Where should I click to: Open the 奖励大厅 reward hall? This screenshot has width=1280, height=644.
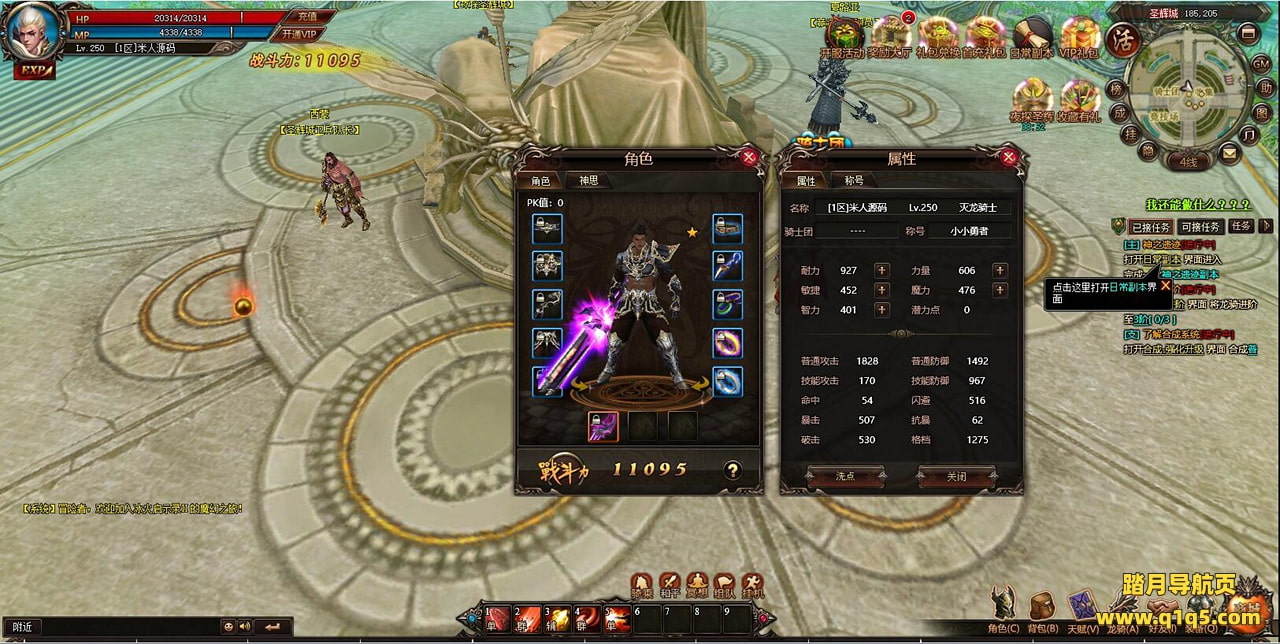(889, 38)
